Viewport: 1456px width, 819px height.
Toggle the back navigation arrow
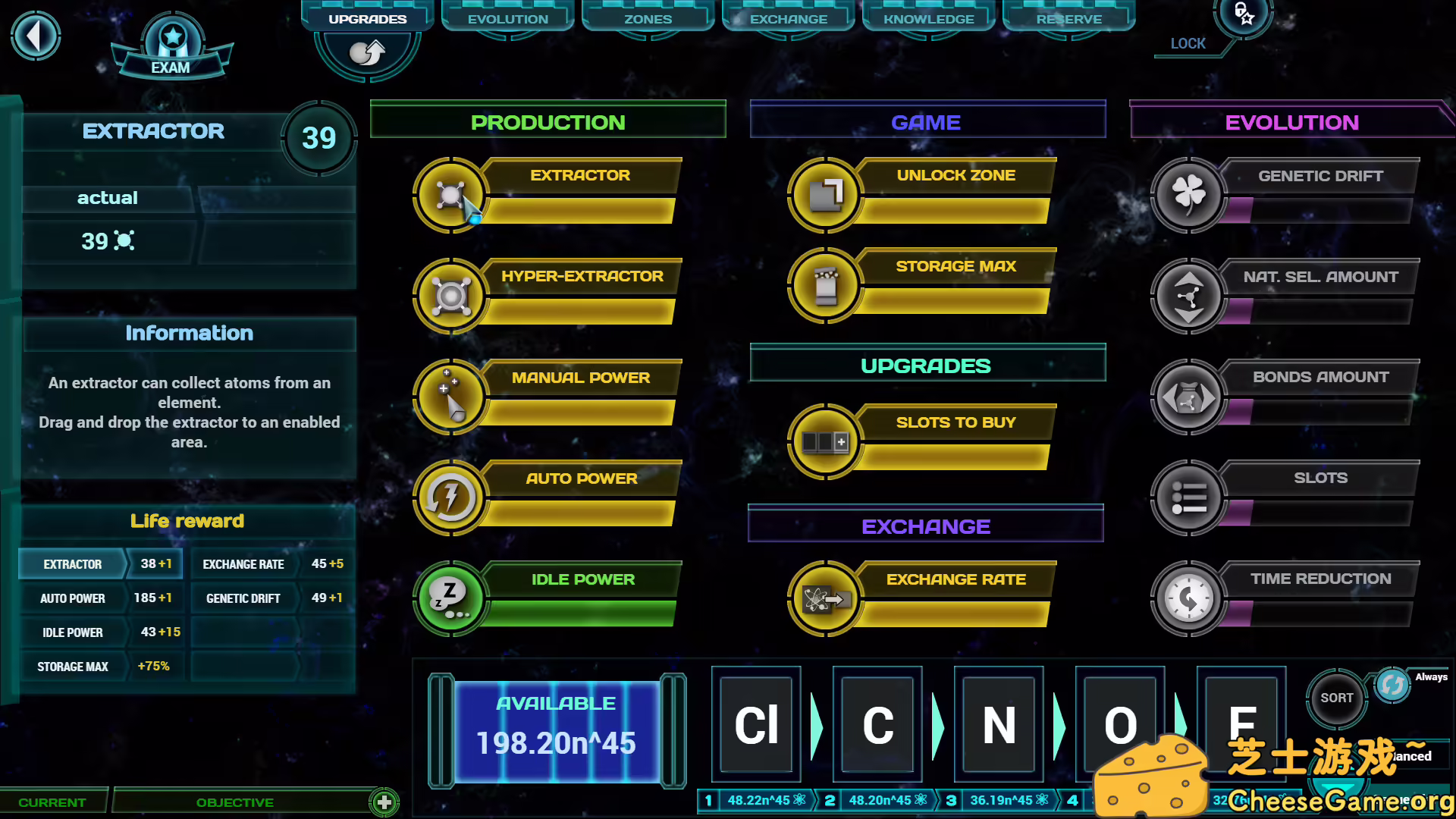[x=36, y=36]
